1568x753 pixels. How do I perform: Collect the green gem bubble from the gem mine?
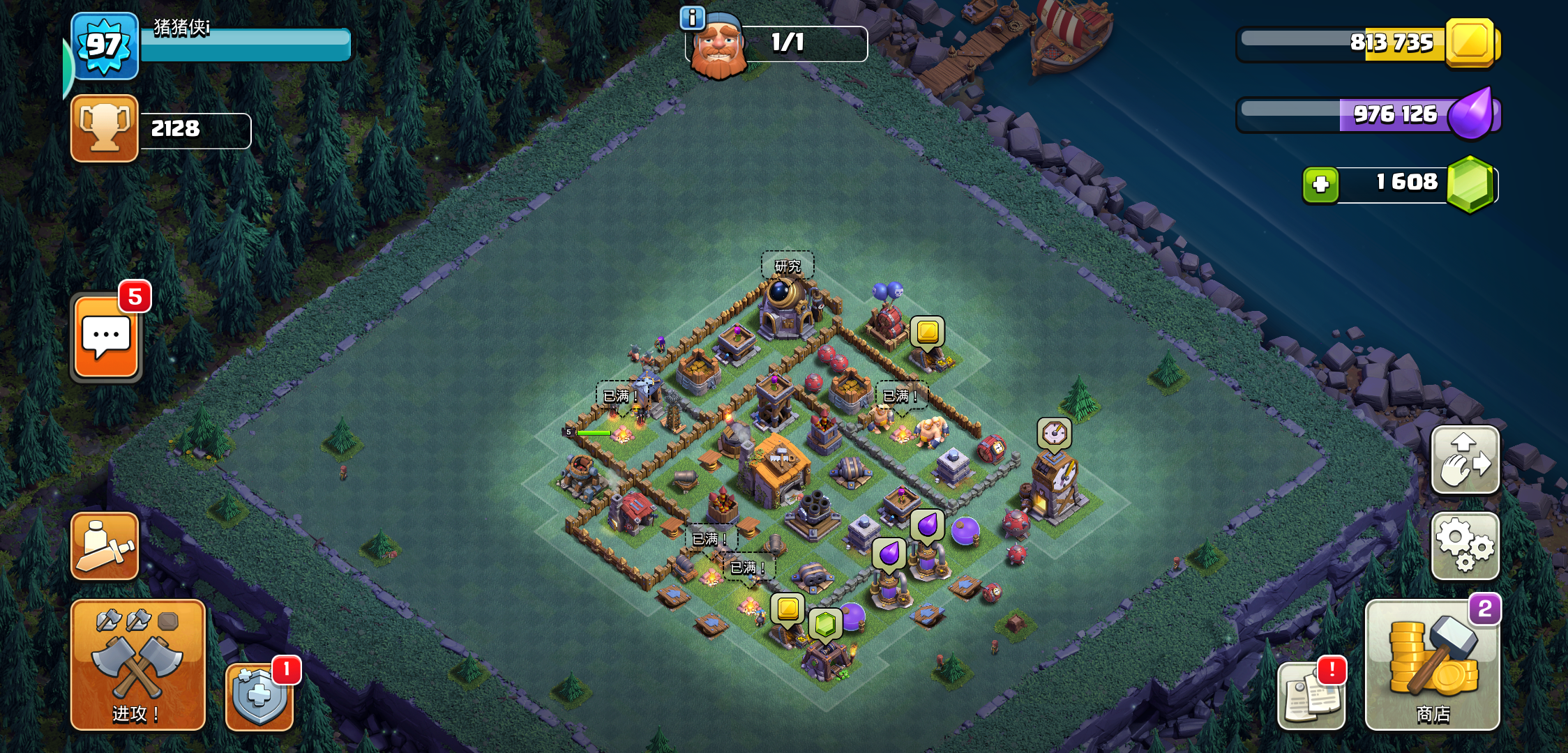pos(825,623)
